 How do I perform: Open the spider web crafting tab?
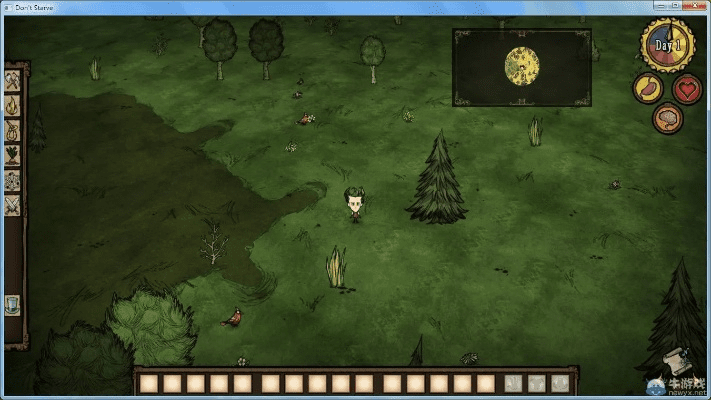coord(13,180)
